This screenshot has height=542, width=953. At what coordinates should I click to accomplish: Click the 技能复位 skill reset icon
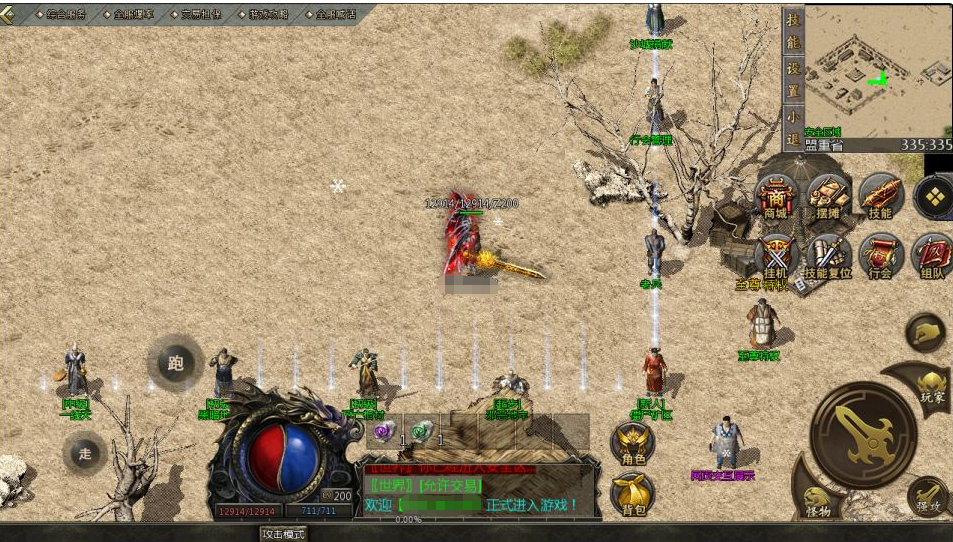827,256
